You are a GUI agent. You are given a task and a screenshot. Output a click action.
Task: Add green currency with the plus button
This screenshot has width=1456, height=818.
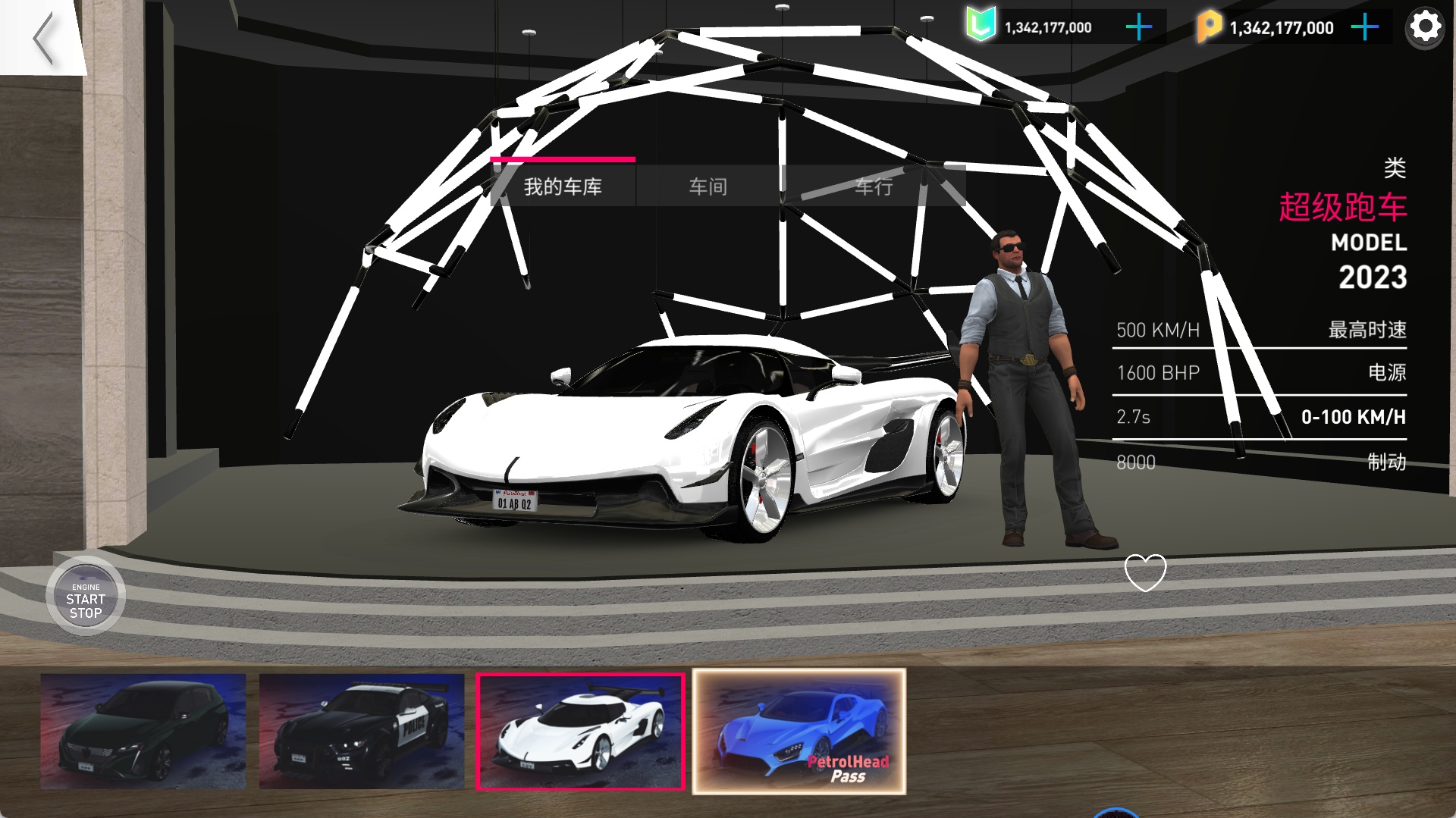1138,28
